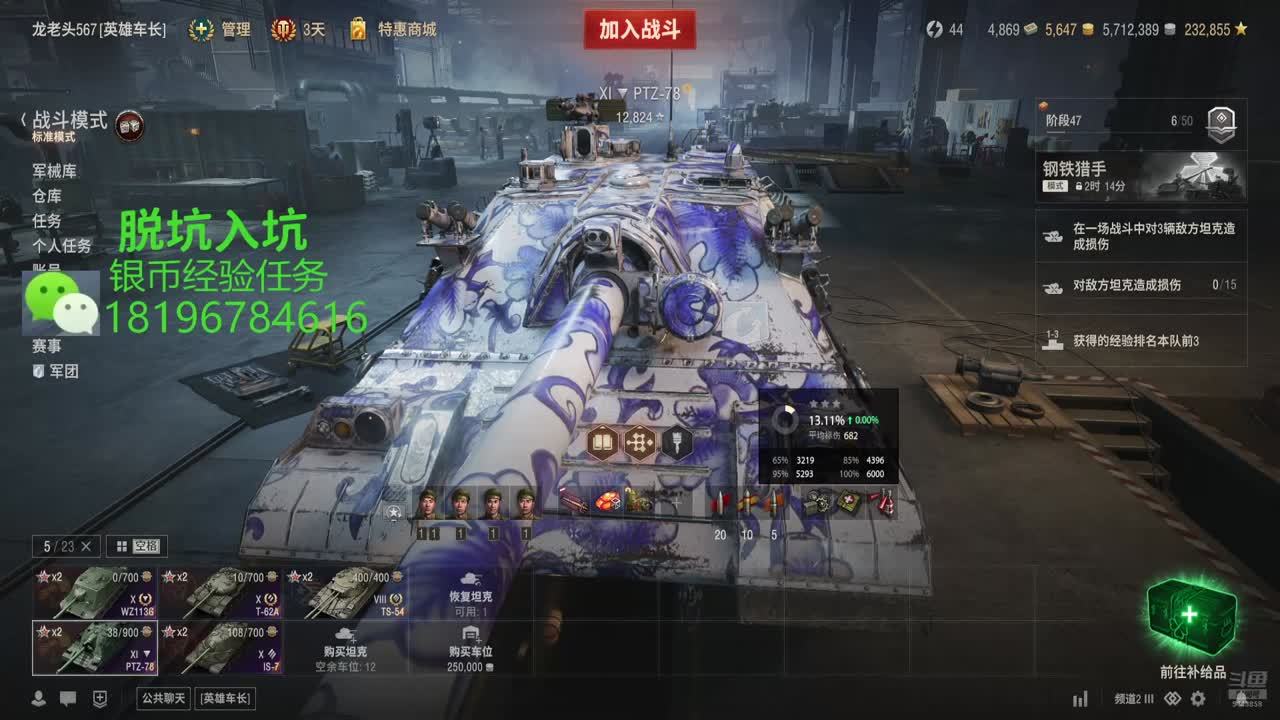Open the 战斗模式 battle mode selector

point(69,122)
